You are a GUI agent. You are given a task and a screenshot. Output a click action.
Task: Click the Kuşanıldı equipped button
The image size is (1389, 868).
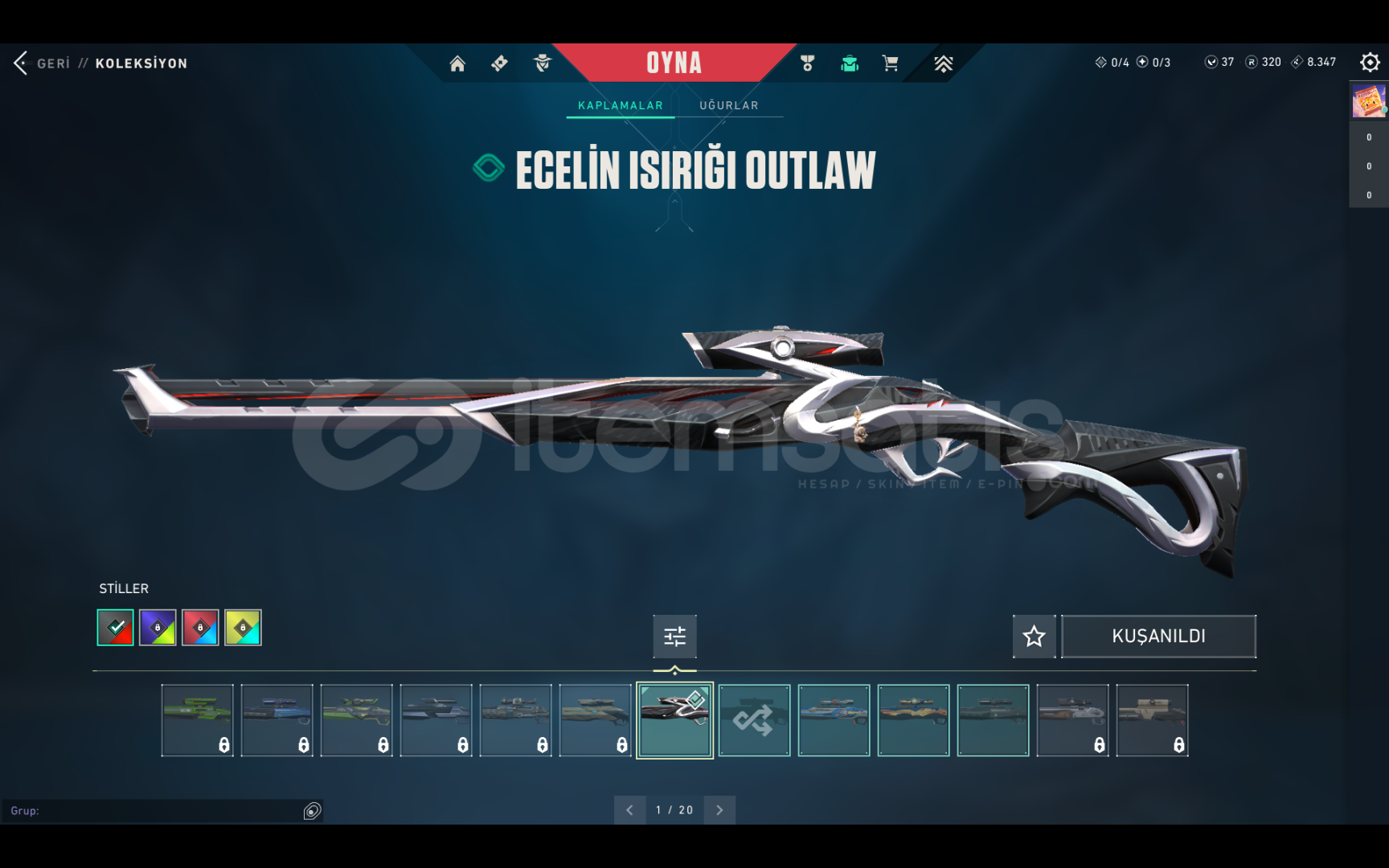pyautogui.click(x=1158, y=637)
